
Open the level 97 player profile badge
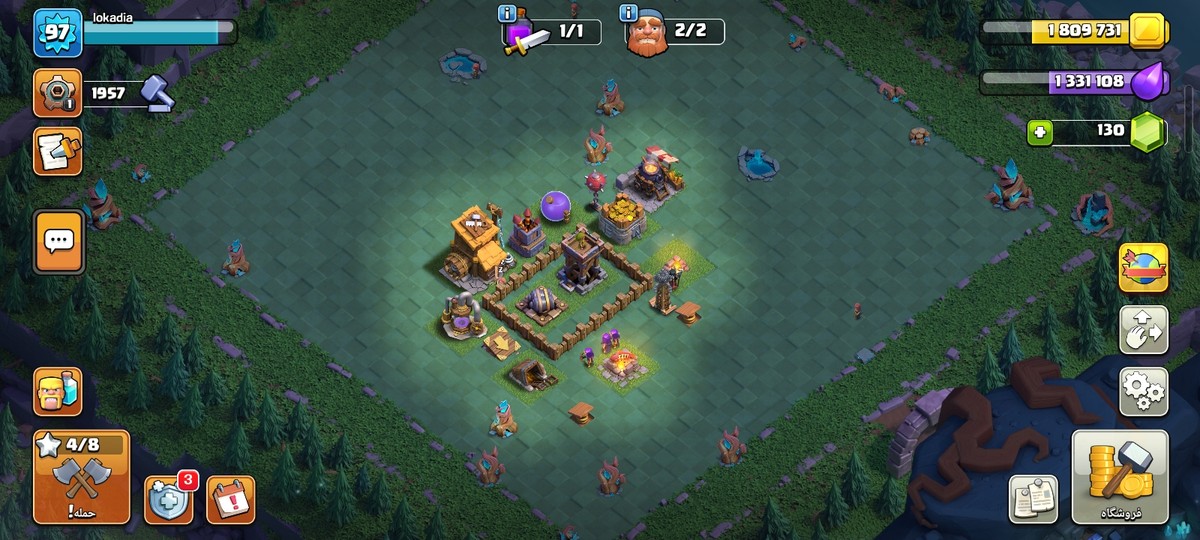pos(57,33)
